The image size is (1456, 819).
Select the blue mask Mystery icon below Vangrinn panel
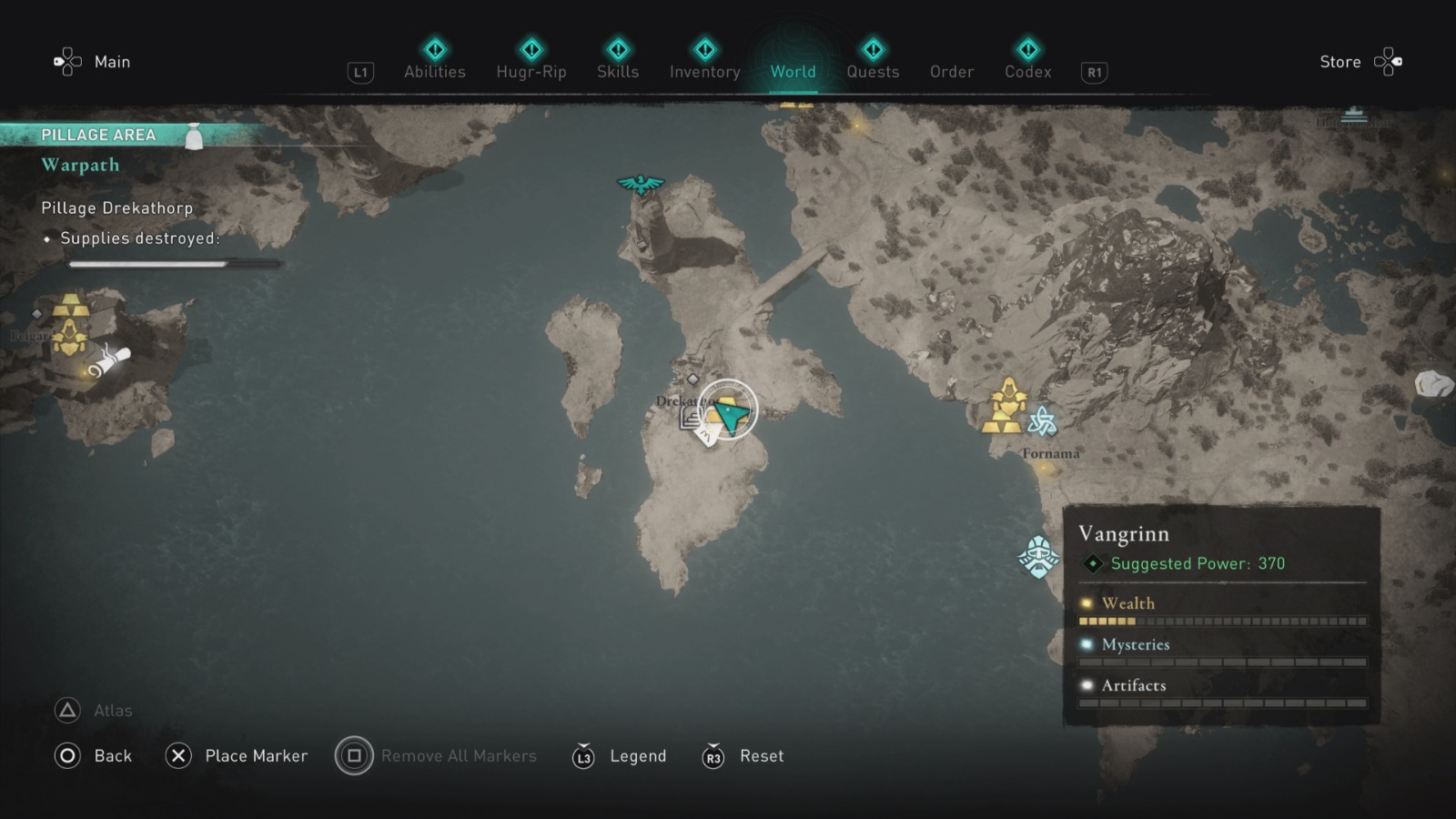click(x=1037, y=555)
